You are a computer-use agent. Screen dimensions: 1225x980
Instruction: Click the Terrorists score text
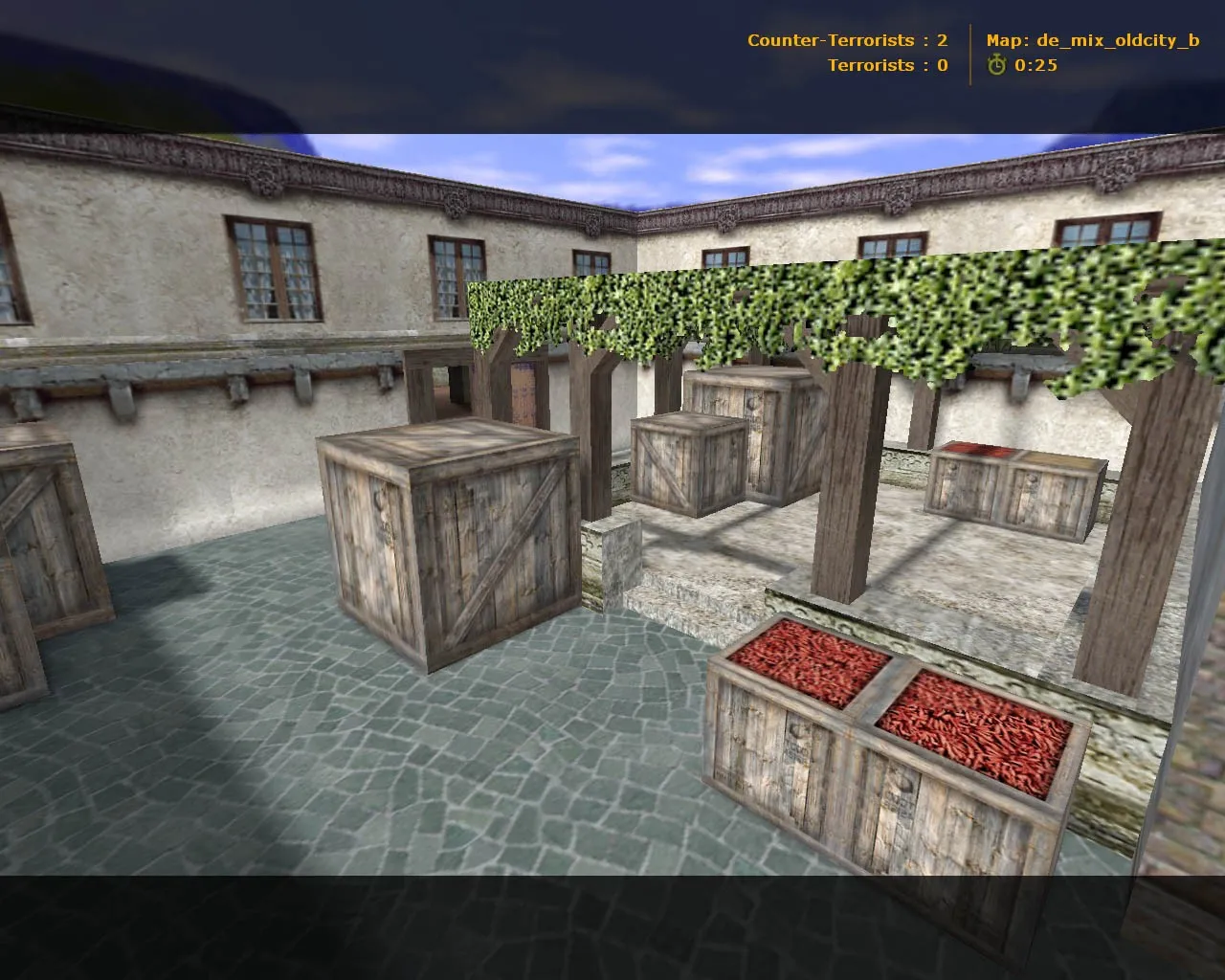coord(882,65)
